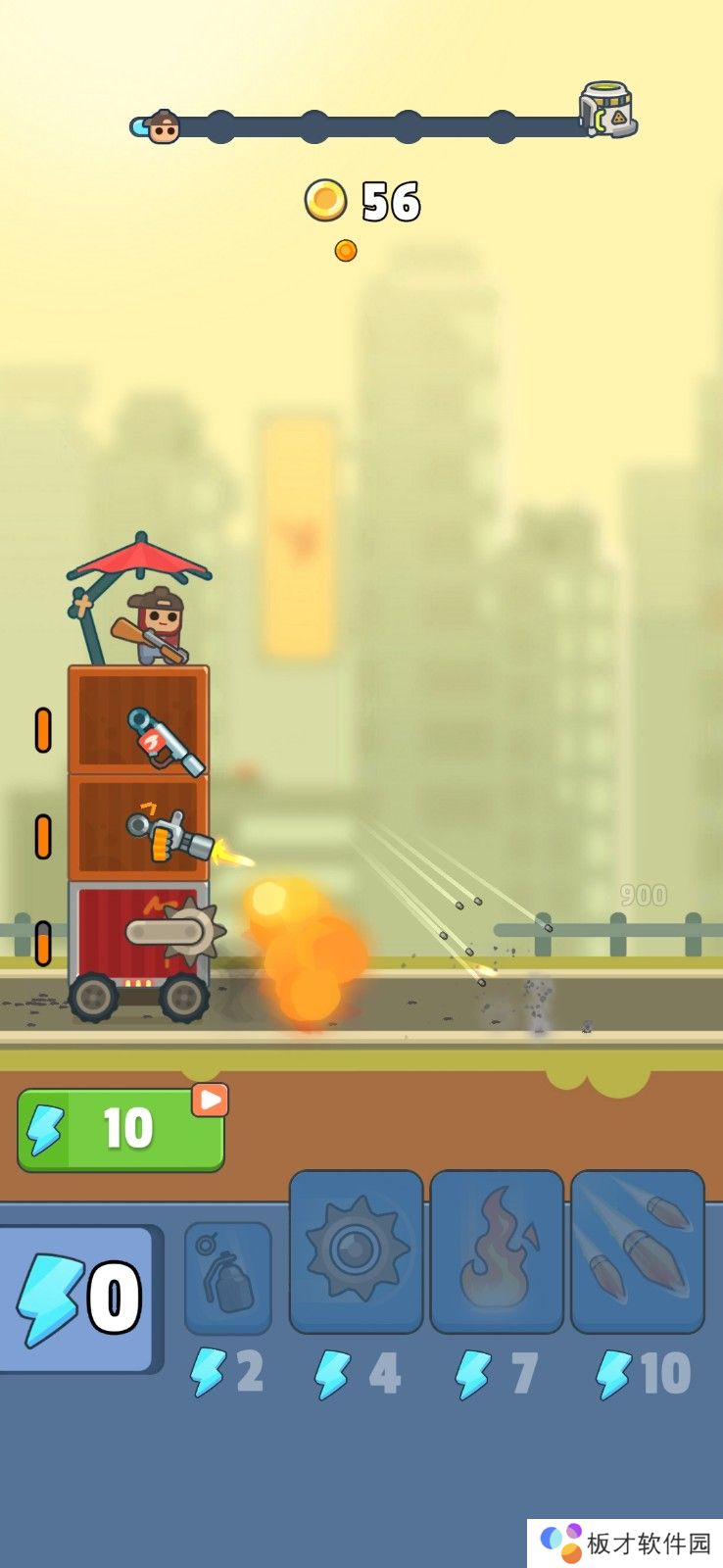Use the sawblade ability costing 4 energy

click(357, 1251)
